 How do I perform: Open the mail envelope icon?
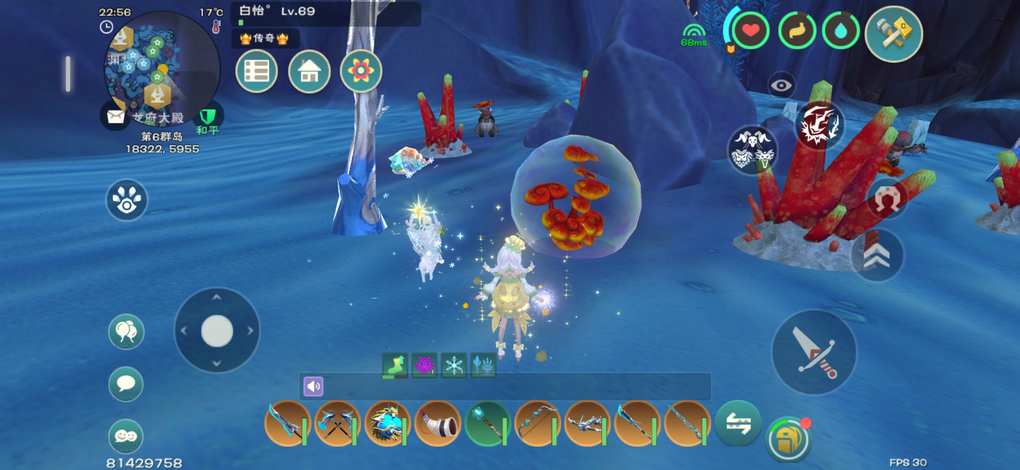click(x=116, y=114)
